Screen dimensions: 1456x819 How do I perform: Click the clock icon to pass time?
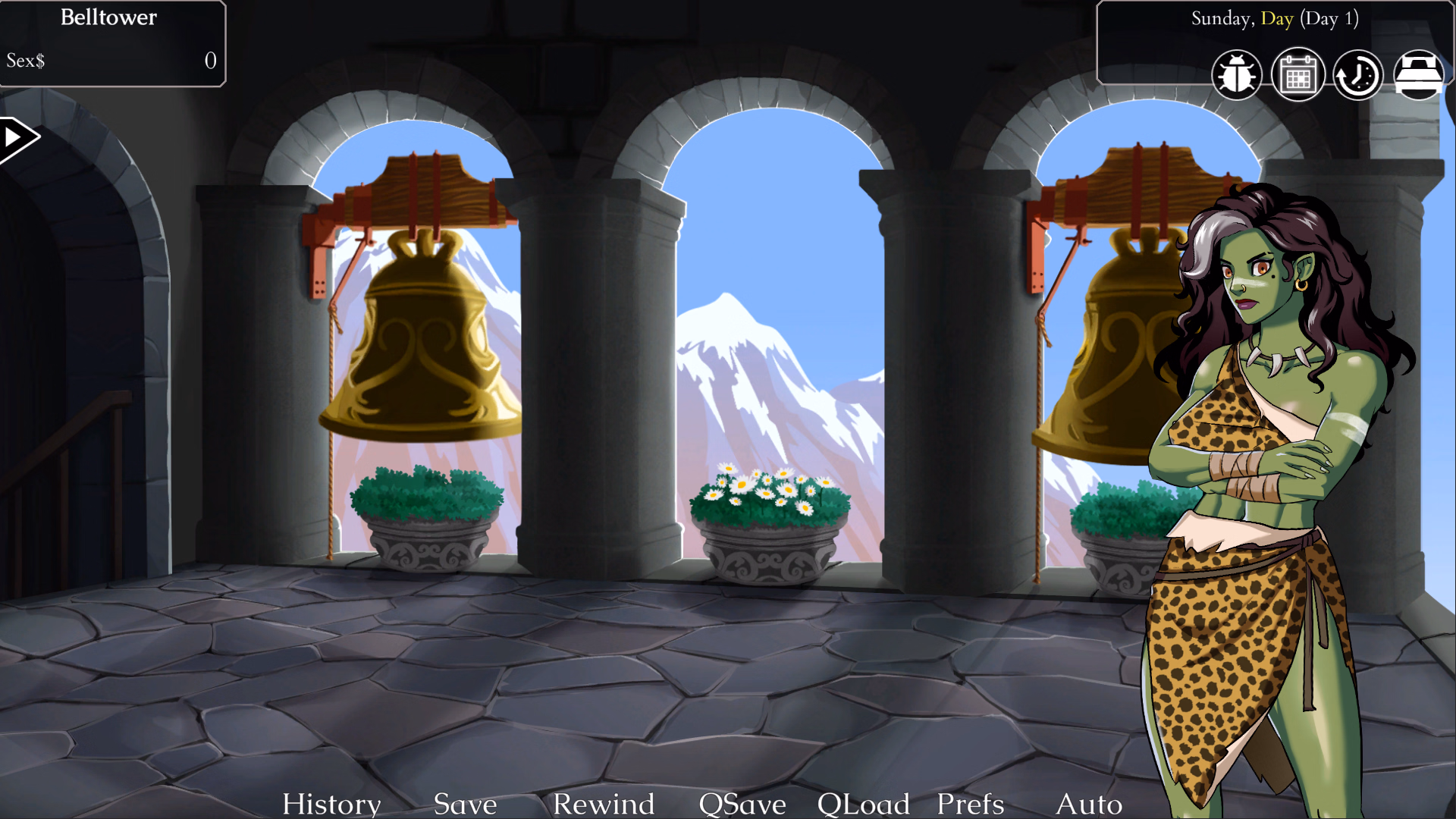[x=1357, y=74]
